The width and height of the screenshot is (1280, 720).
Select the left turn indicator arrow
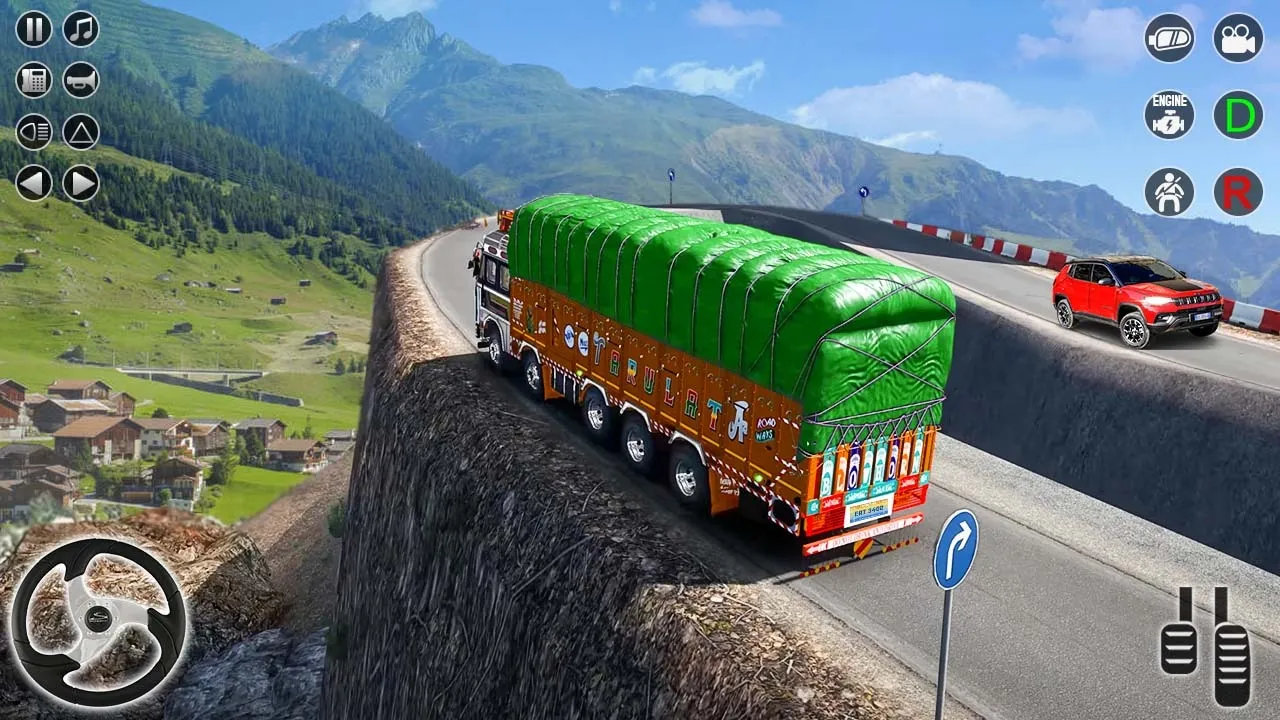pos(33,184)
